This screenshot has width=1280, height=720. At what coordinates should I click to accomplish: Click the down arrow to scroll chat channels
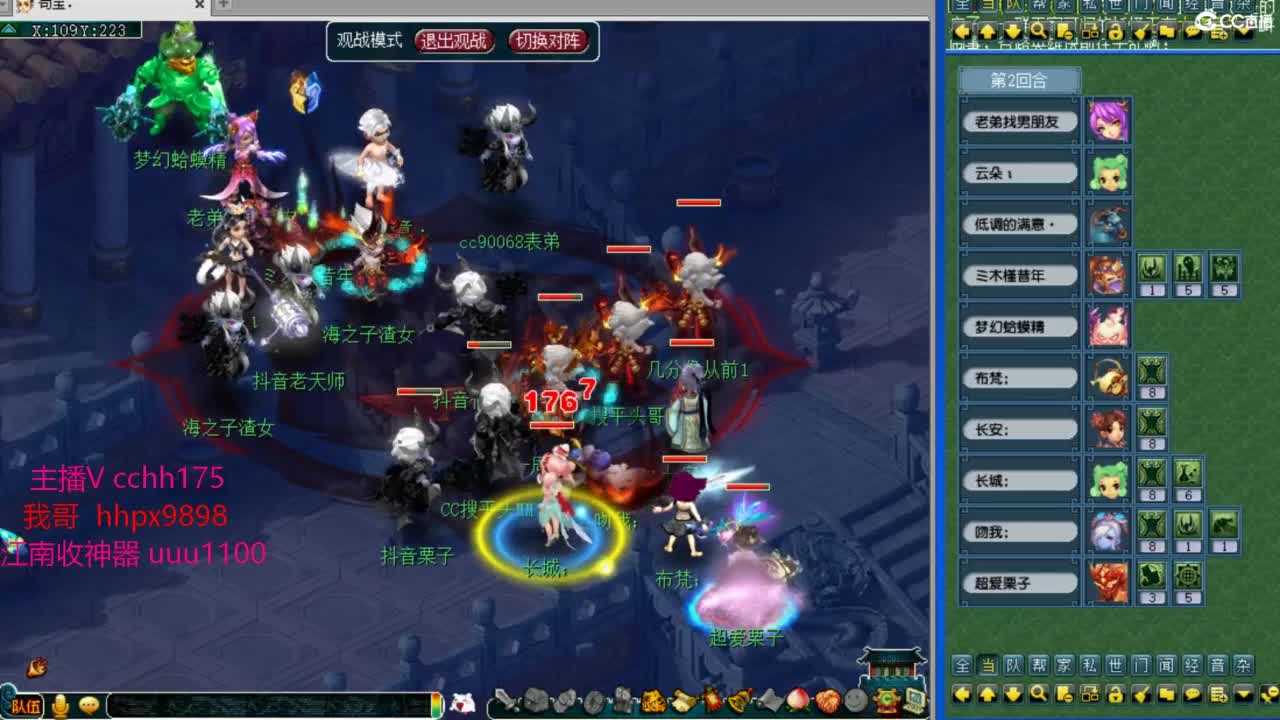click(x=1013, y=693)
